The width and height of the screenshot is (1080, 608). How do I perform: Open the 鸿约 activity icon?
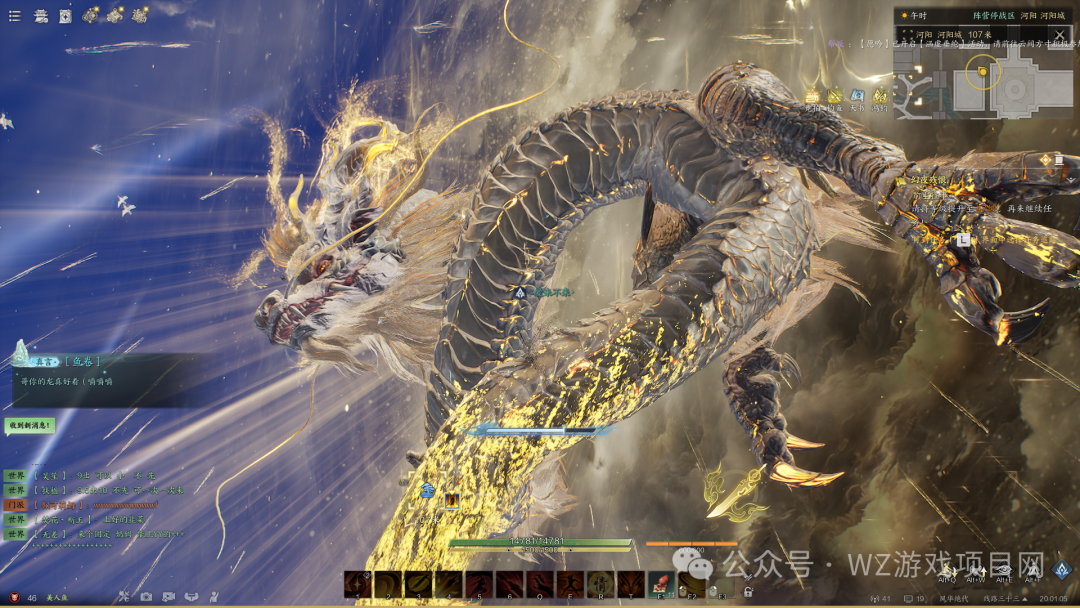click(x=879, y=95)
